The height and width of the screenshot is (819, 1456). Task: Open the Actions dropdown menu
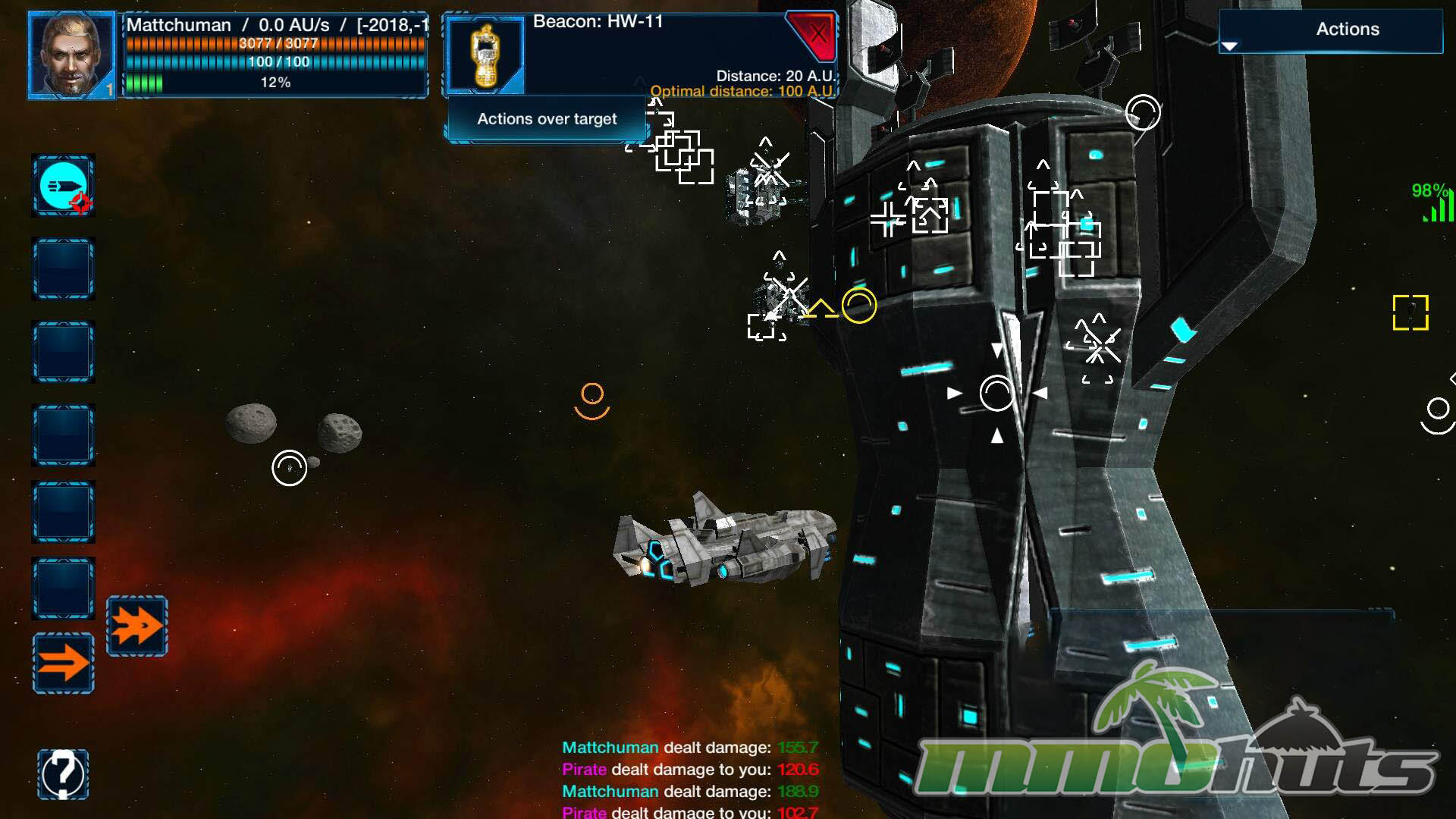coord(1330,31)
